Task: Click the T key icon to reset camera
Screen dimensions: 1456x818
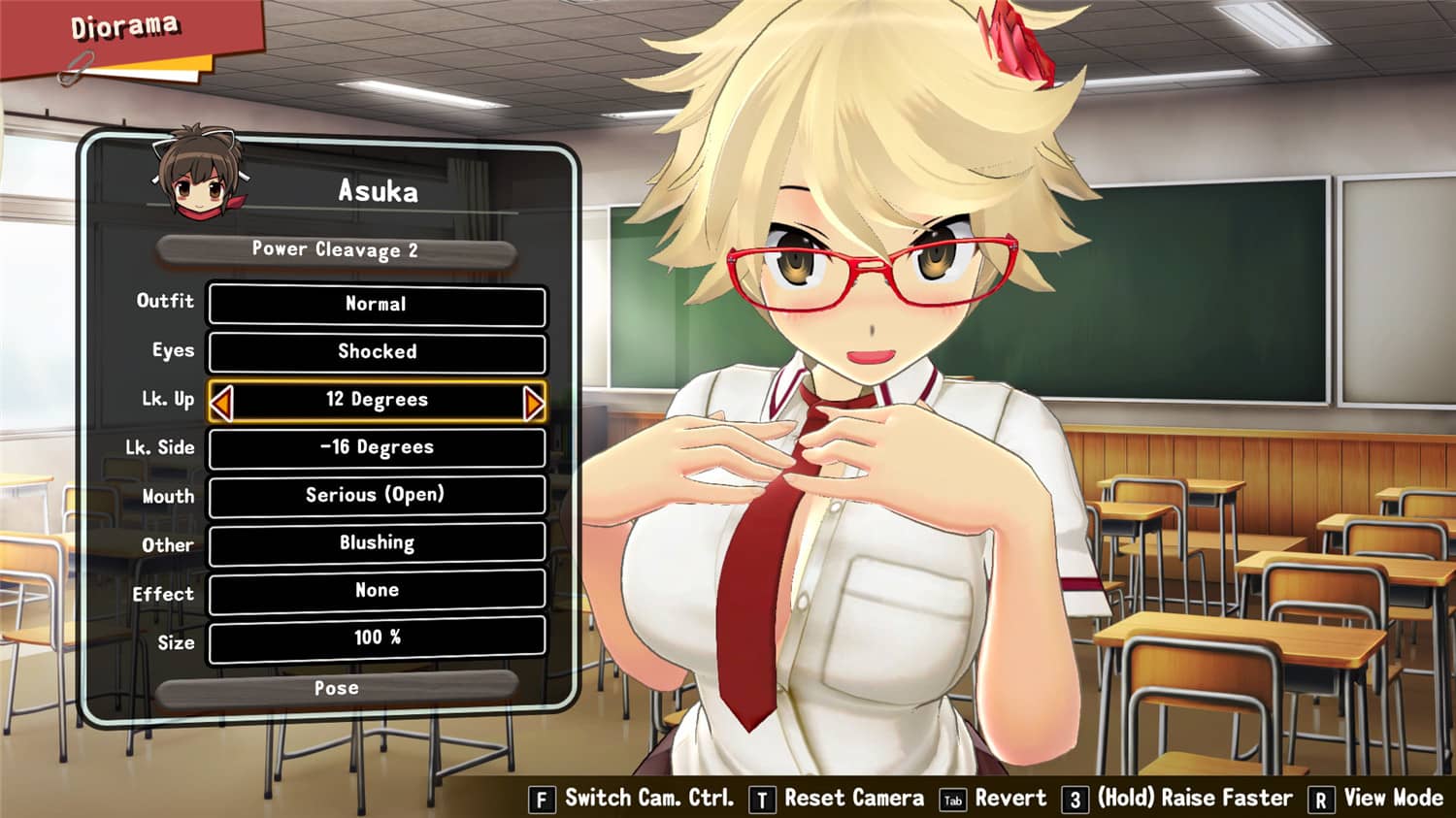Action: pyautogui.click(x=763, y=799)
